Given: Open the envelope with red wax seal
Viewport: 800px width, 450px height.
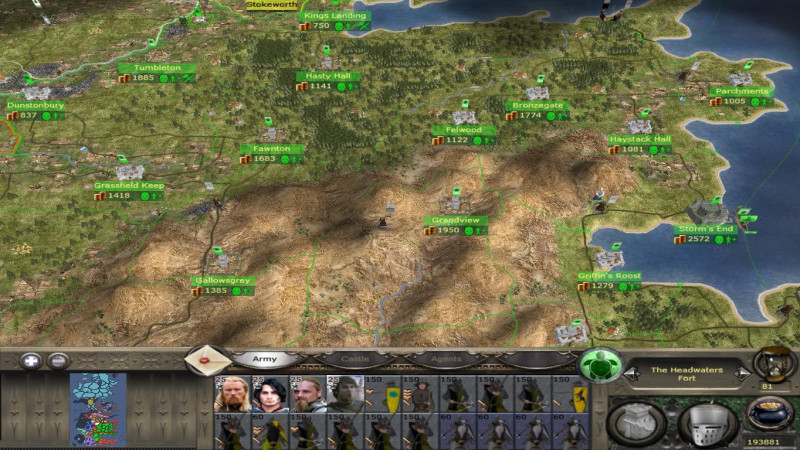Looking at the screenshot, I should pos(205,359).
